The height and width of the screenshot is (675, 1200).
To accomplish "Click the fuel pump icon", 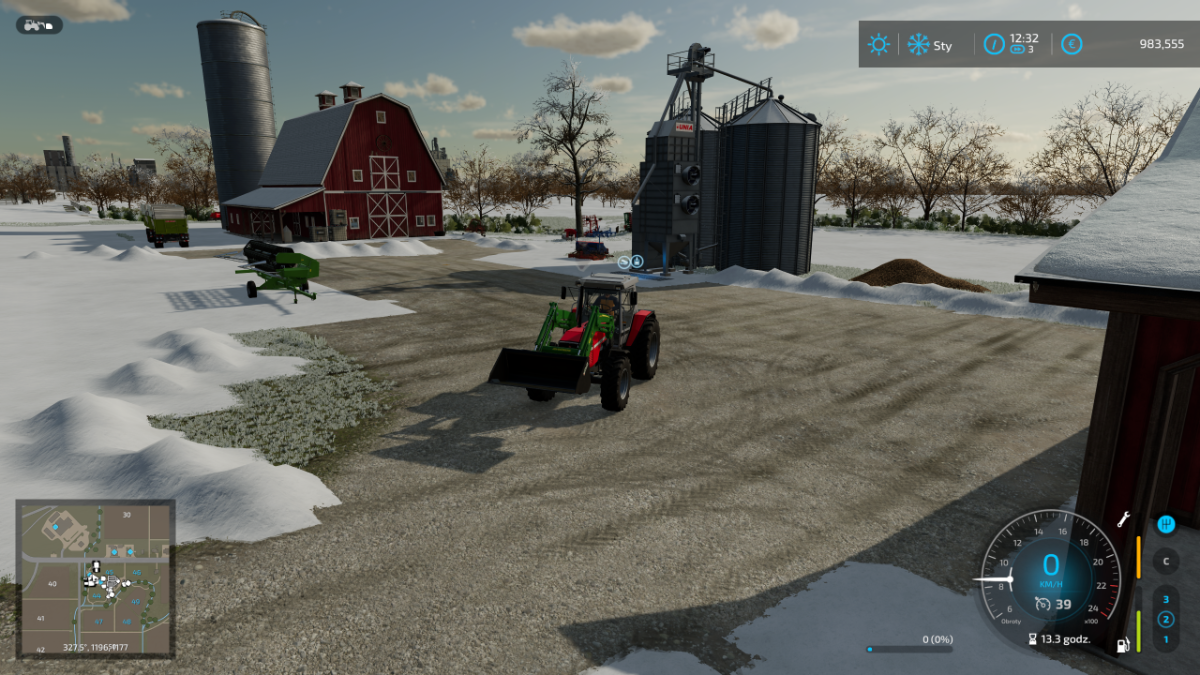I will 1123,645.
